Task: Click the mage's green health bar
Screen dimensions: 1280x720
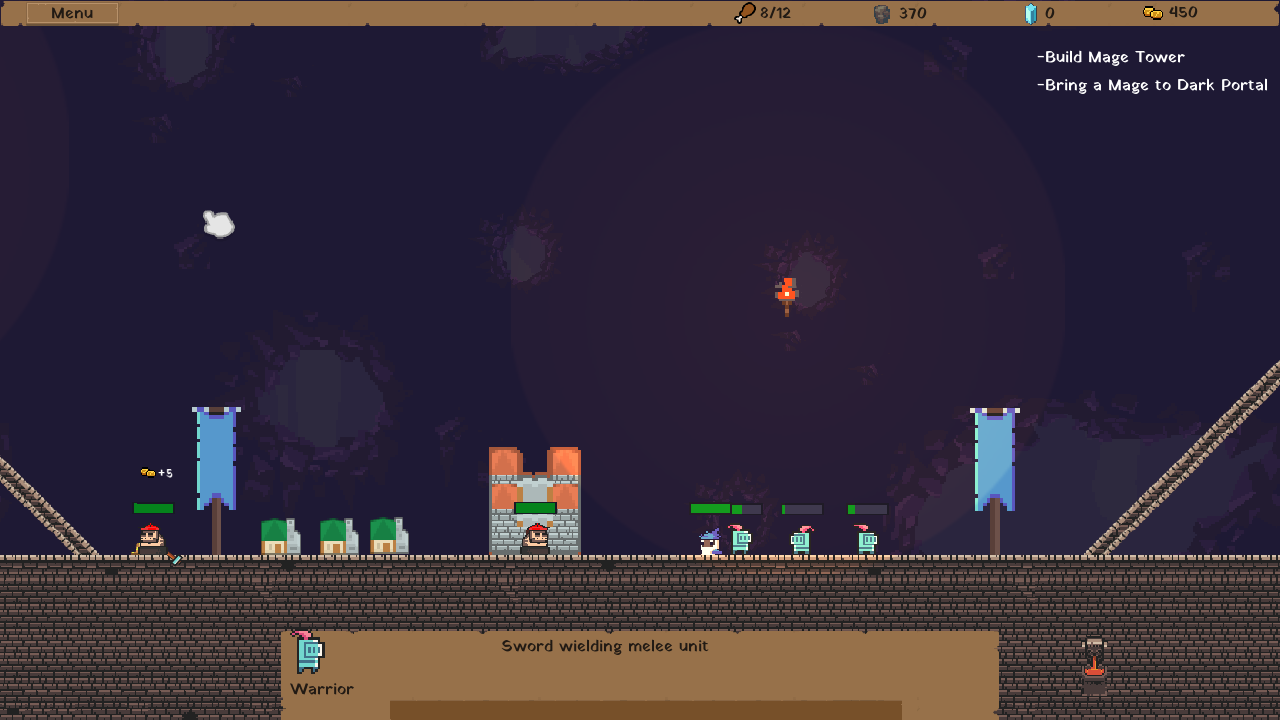Action: click(710, 508)
